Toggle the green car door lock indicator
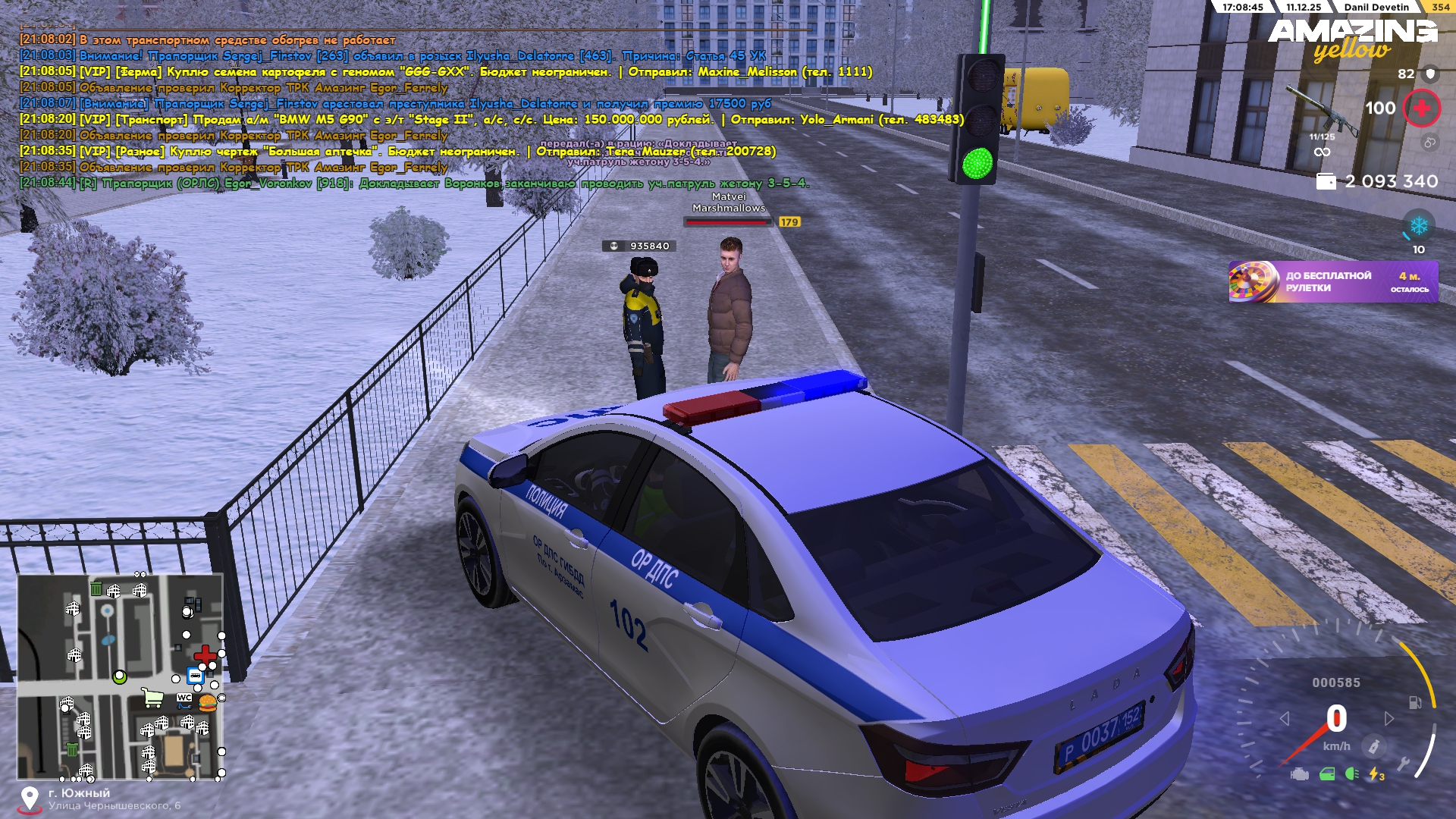Screen dimensions: 1456x819 click(x=1327, y=774)
